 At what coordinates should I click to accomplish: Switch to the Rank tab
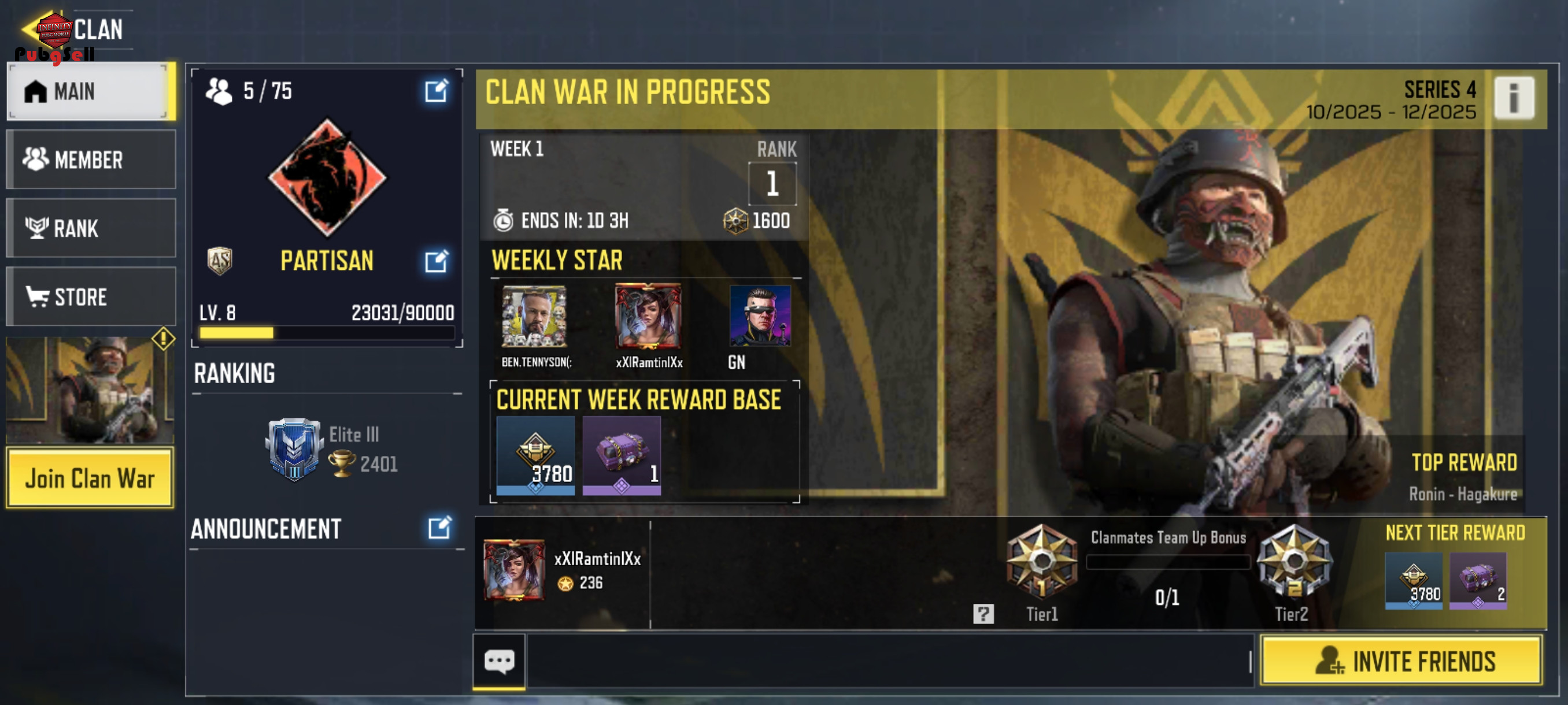tap(91, 228)
